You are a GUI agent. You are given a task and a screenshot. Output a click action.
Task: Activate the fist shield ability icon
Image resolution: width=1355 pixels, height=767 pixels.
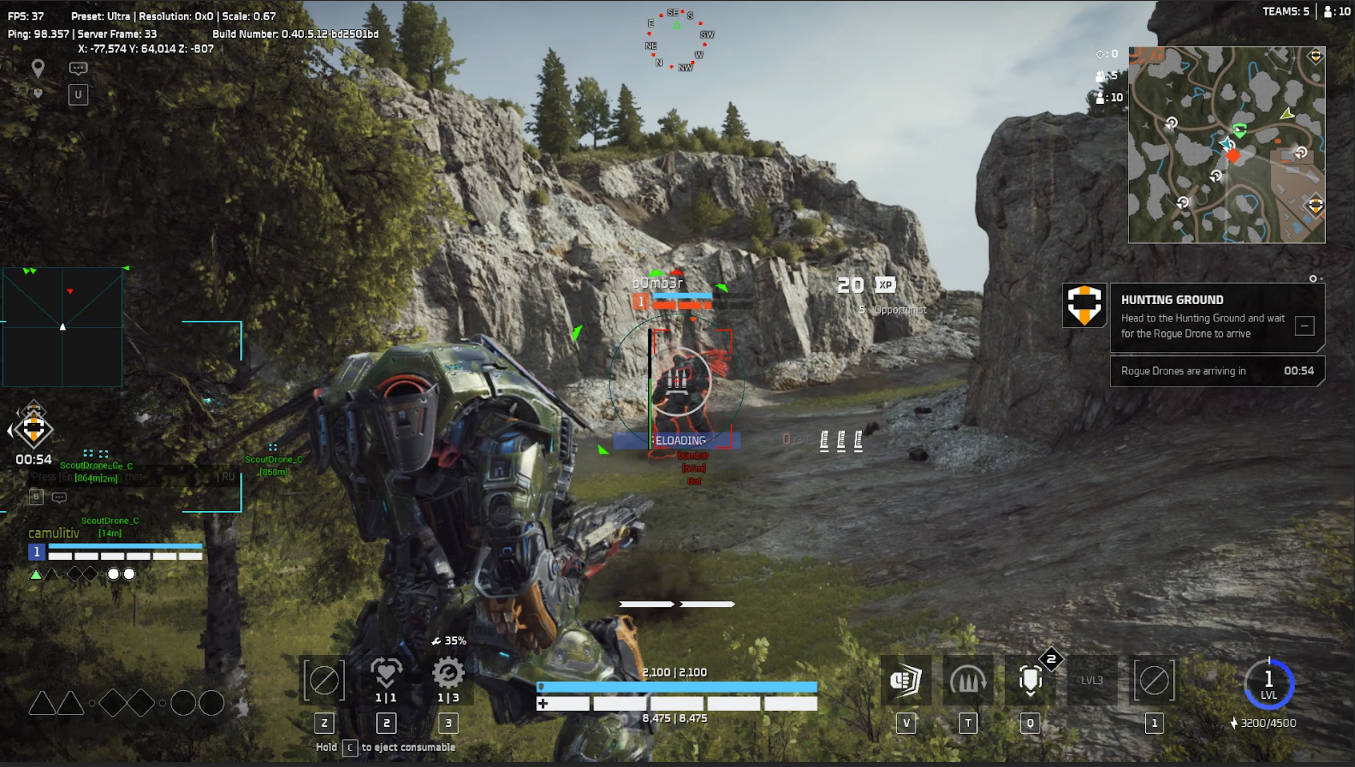pos(906,681)
